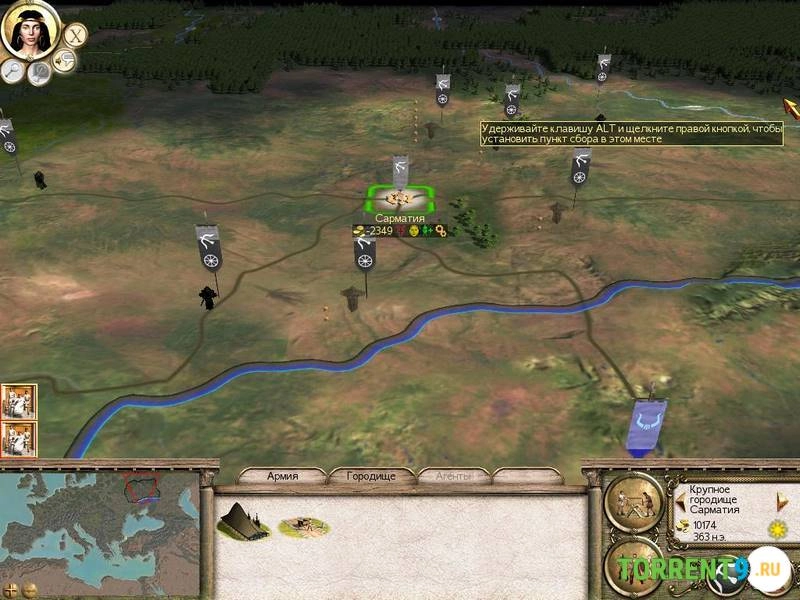Switch to the Городище tab
The width and height of the screenshot is (800, 600).
[371, 476]
